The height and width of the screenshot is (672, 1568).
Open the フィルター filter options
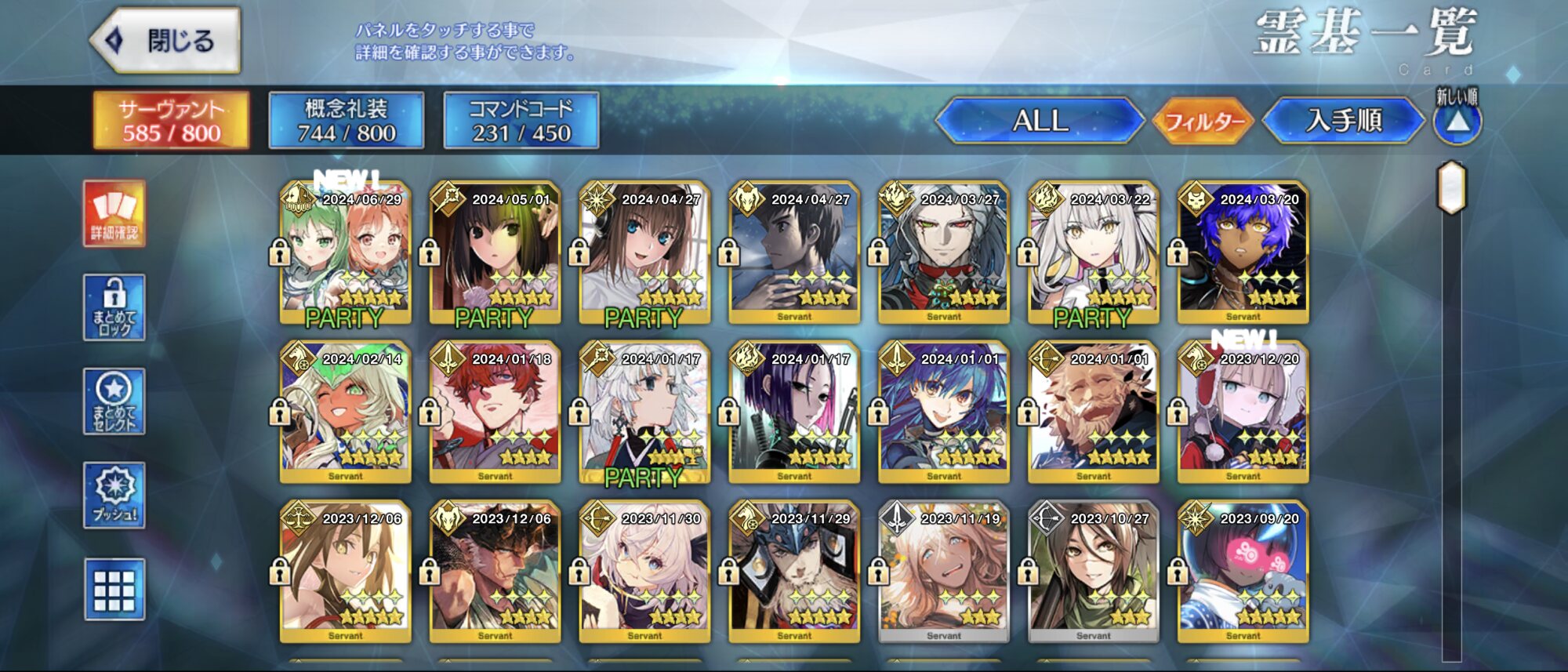pyautogui.click(x=1204, y=122)
